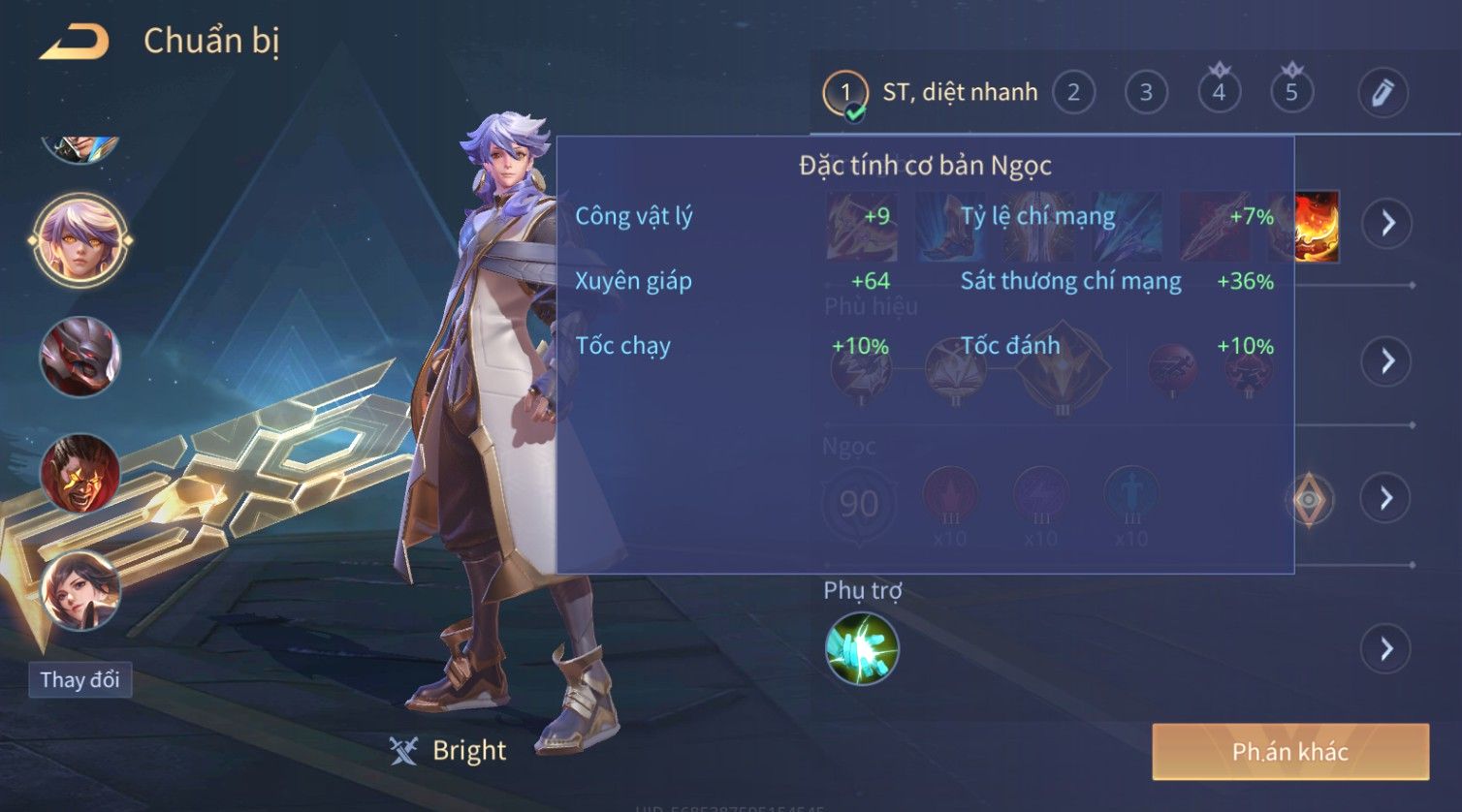Open the Ngọc rune page arrow
The image size is (1462, 812).
[x=1386, y=498]
